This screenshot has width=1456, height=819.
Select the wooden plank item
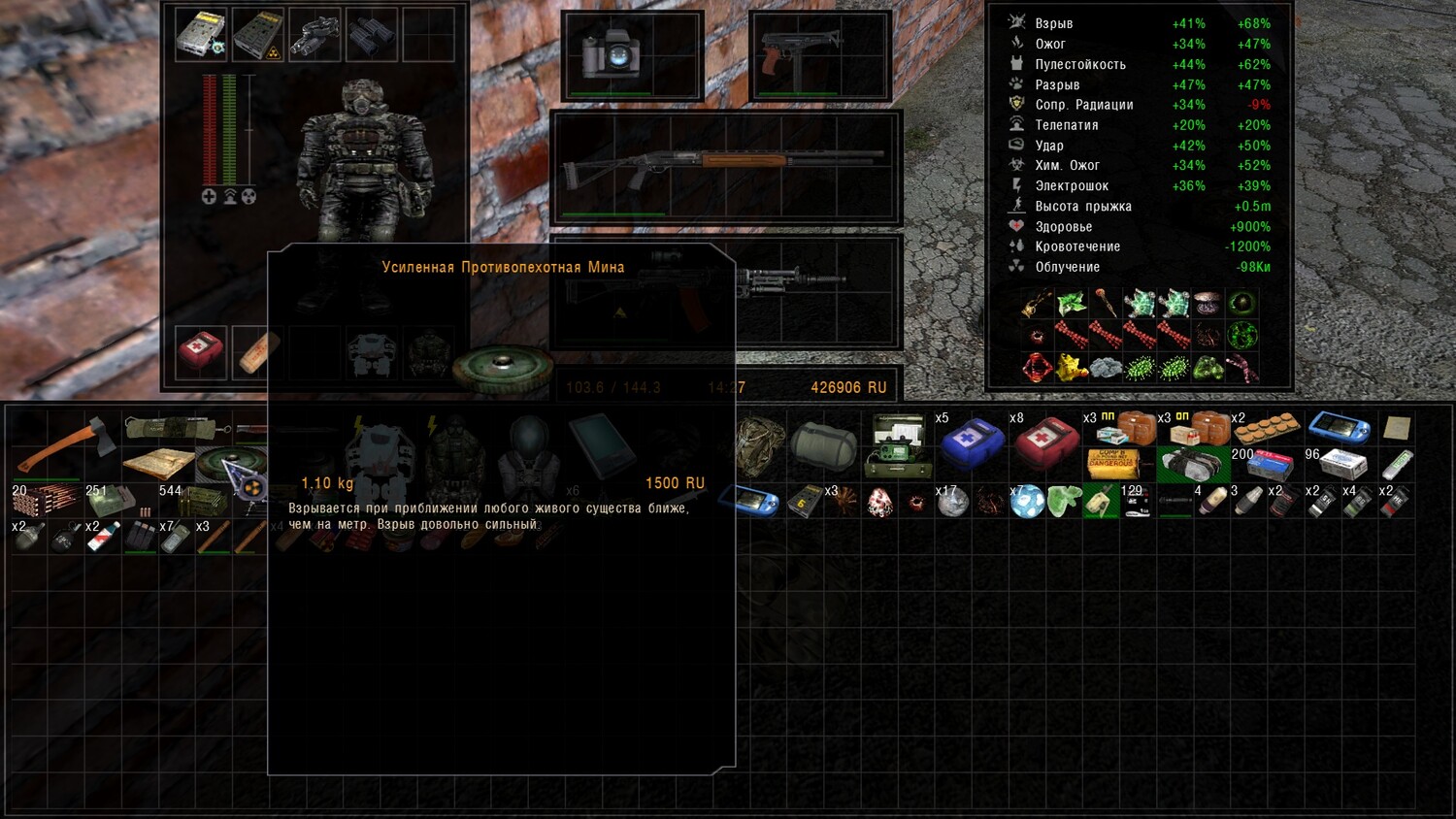[158, 464]
